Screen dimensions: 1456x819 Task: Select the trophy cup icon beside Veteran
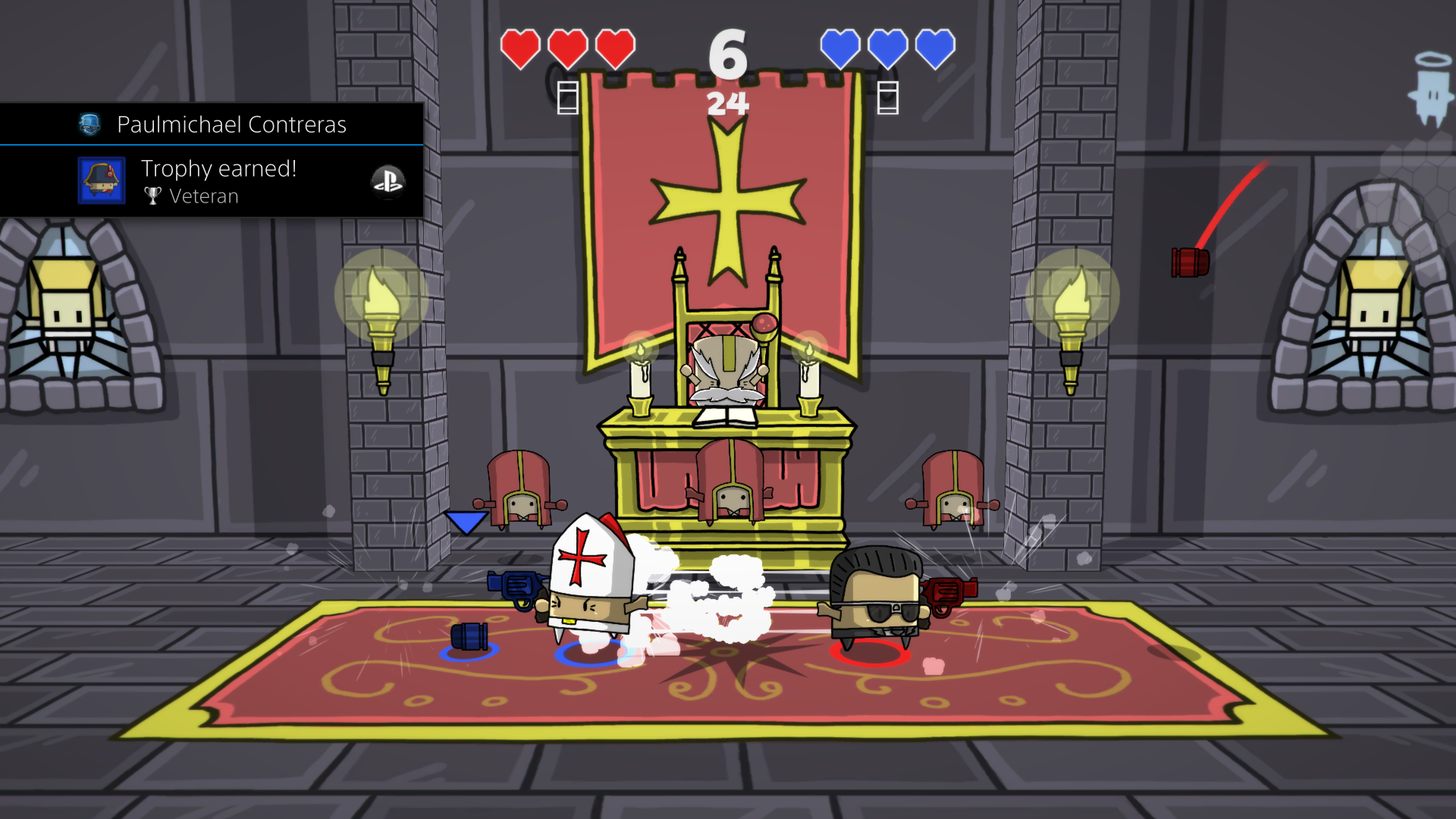(x=153, y=196)
